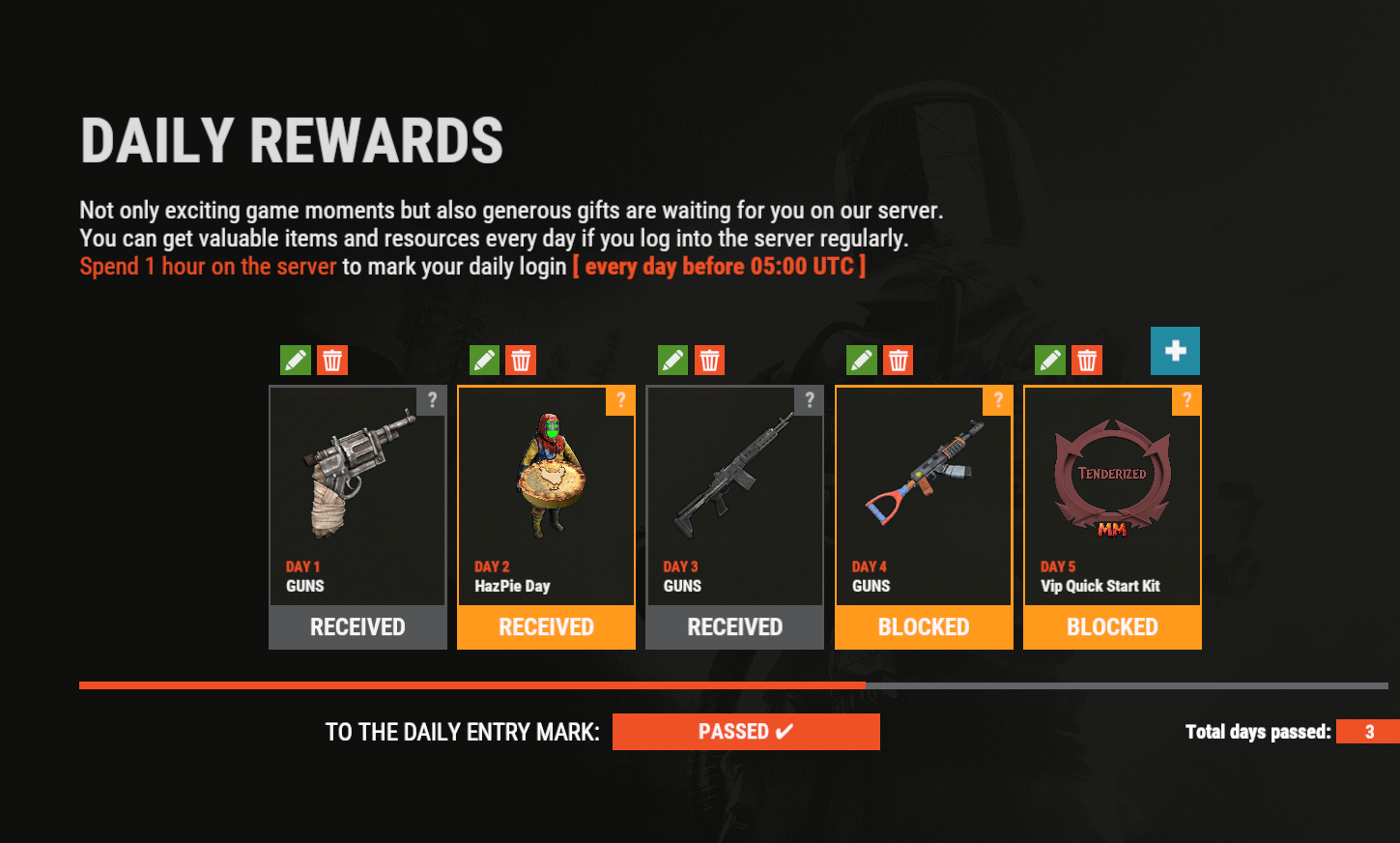
Task: Delete the Day 1 GUNS reward
Action: coord(332,361)
